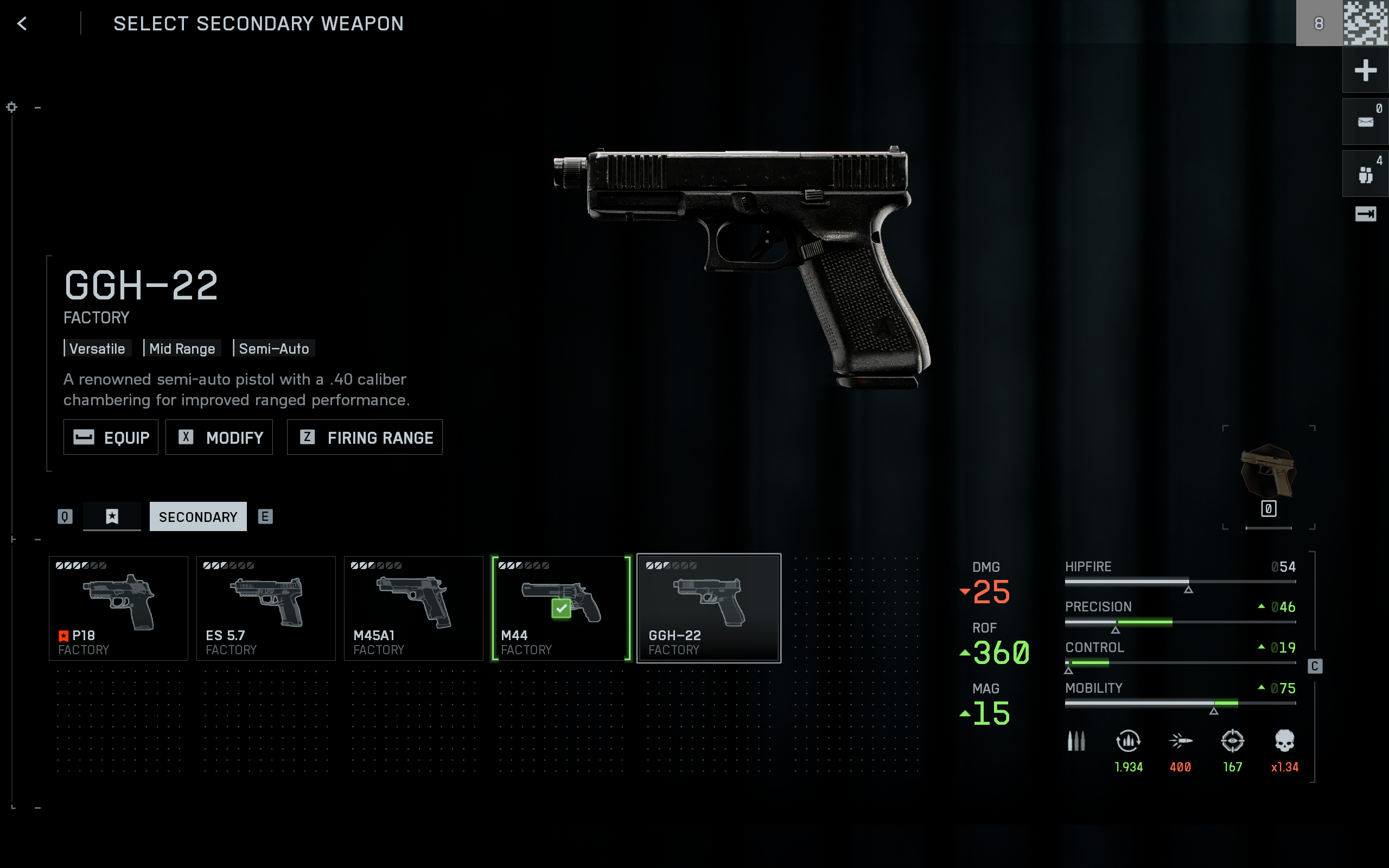
Task: Click the back arrow to leave weapon selection
Action: [x=22, y=23]
